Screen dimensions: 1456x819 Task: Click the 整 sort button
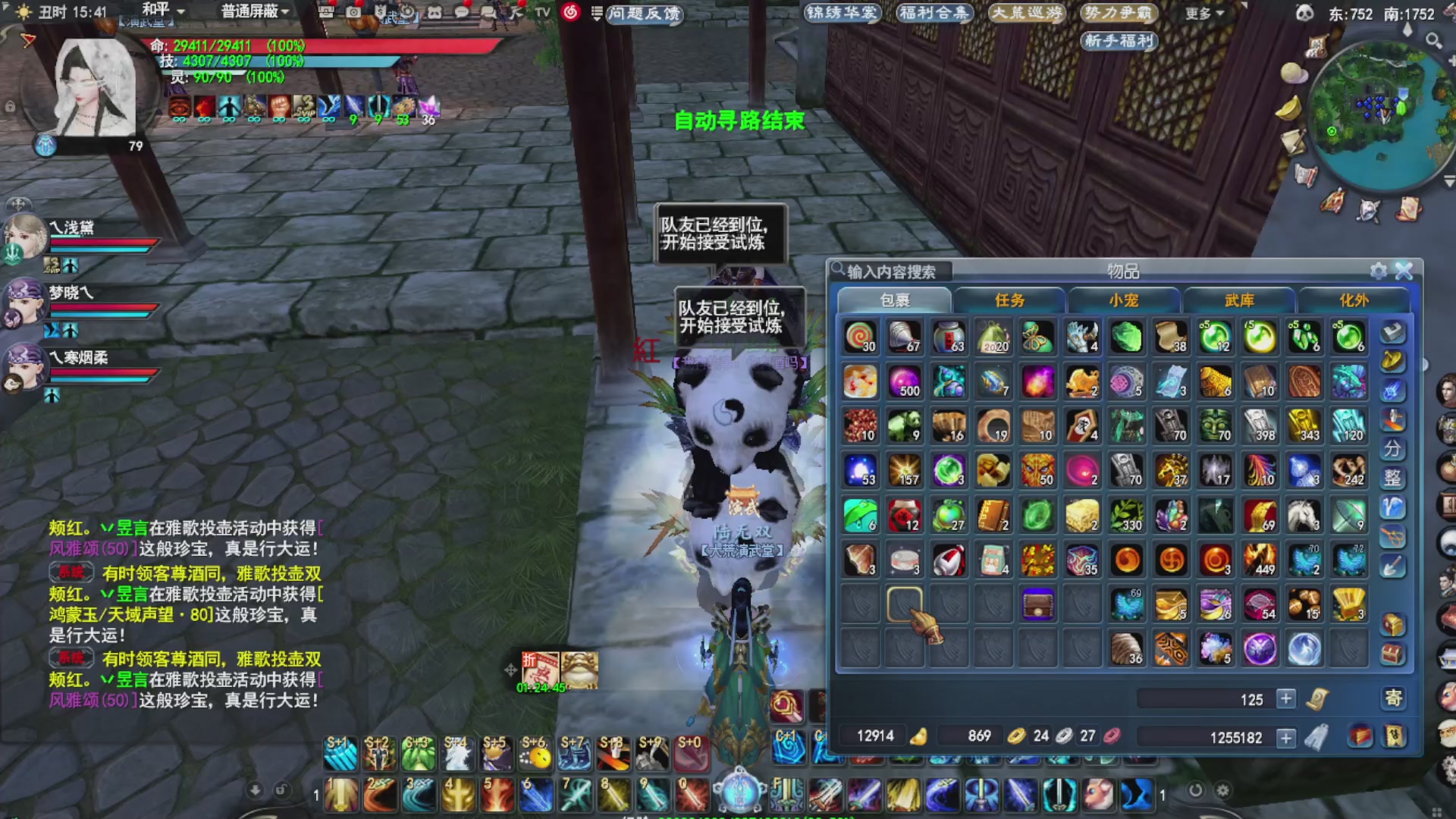click(1392, 478)
